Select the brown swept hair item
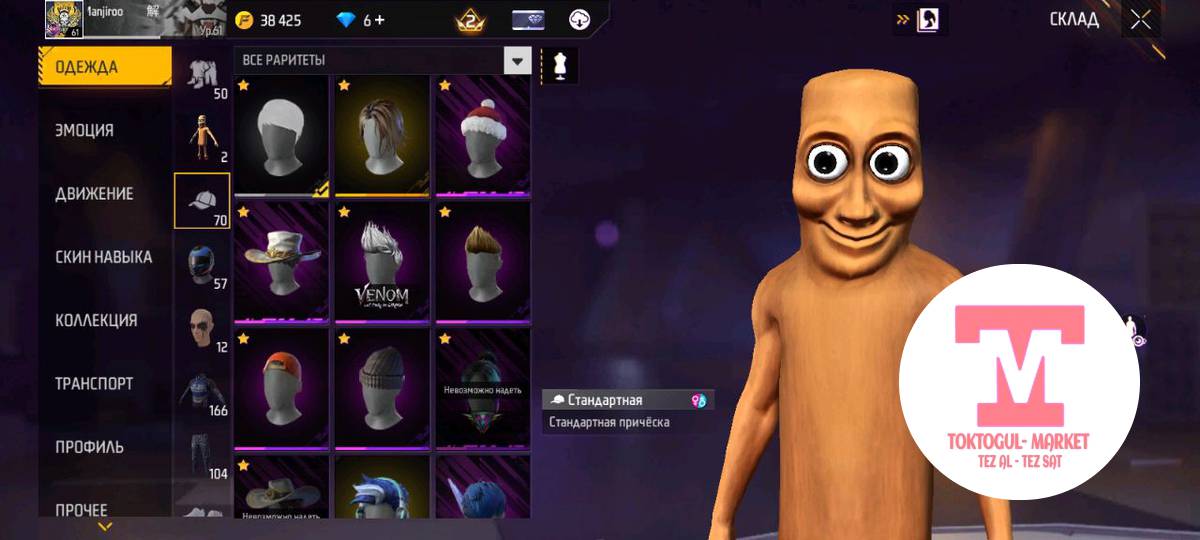 (x=383, y=134)
